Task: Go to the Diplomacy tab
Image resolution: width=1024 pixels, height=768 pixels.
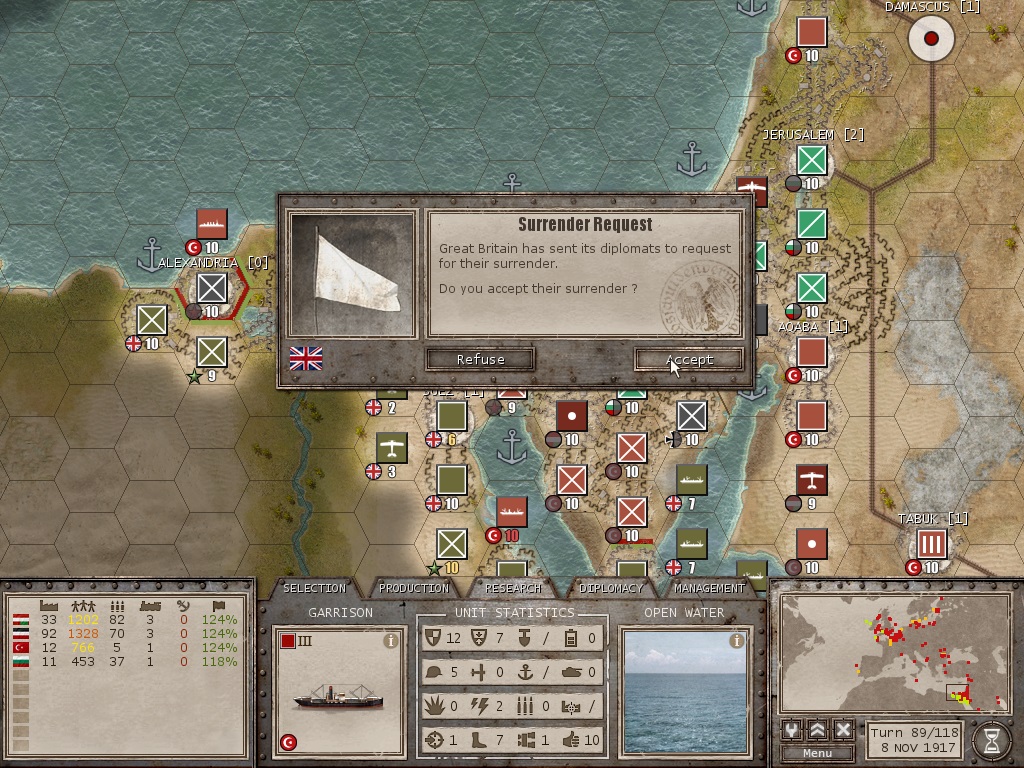Action: coord(611,588)
